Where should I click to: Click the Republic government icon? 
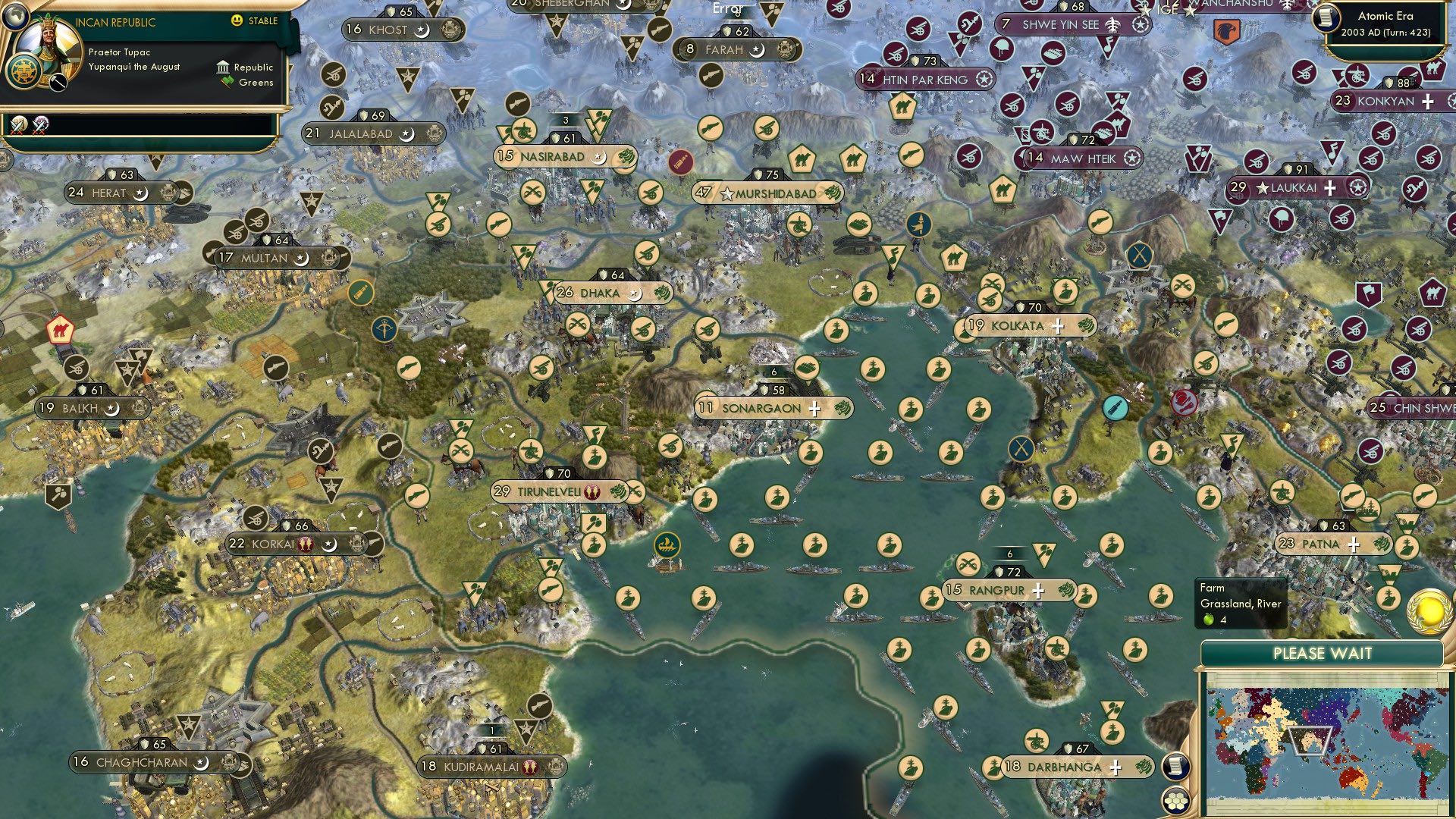[x=224, y=67]
